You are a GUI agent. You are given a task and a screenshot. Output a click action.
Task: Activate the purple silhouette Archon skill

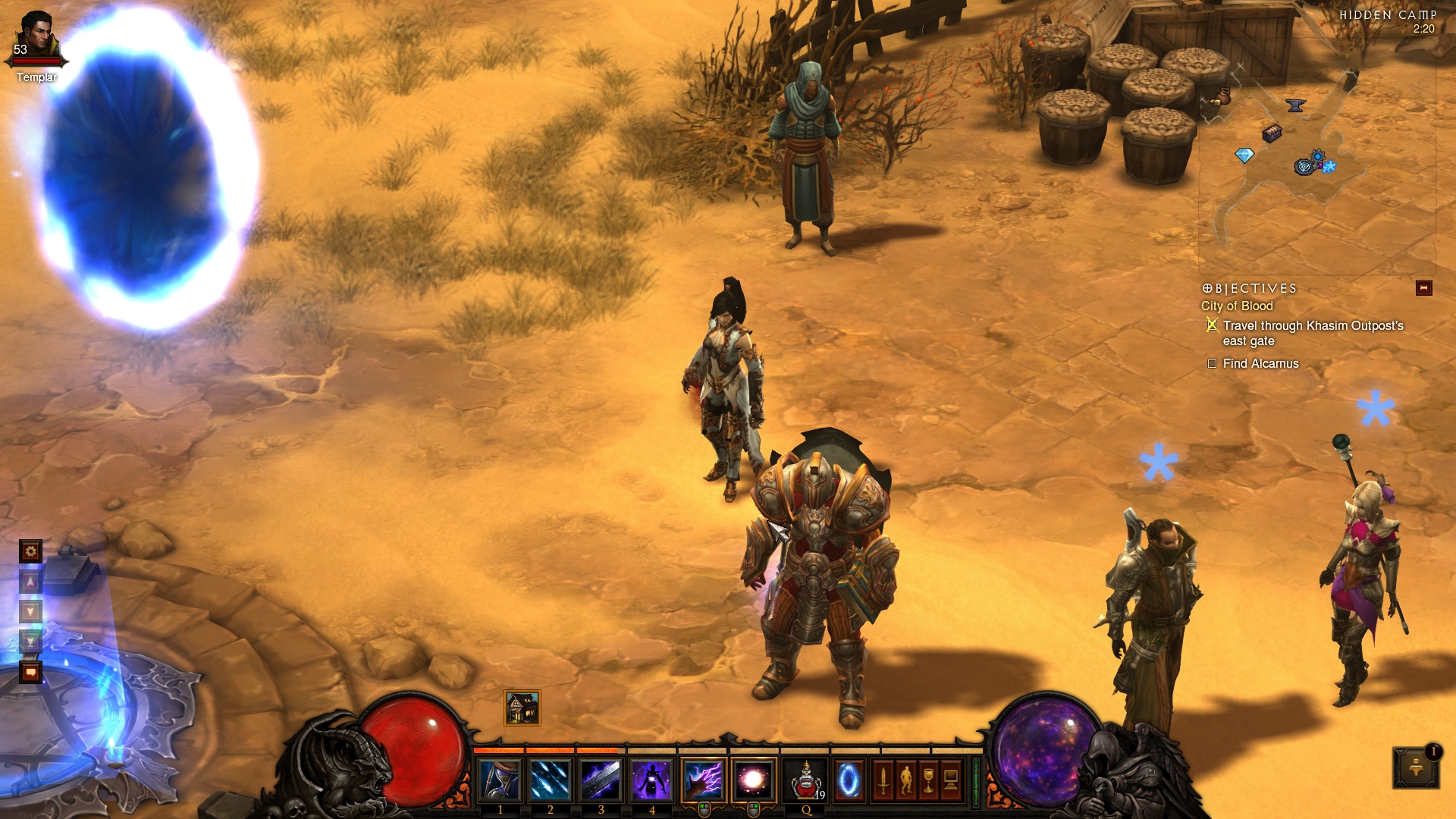point(651,780)
